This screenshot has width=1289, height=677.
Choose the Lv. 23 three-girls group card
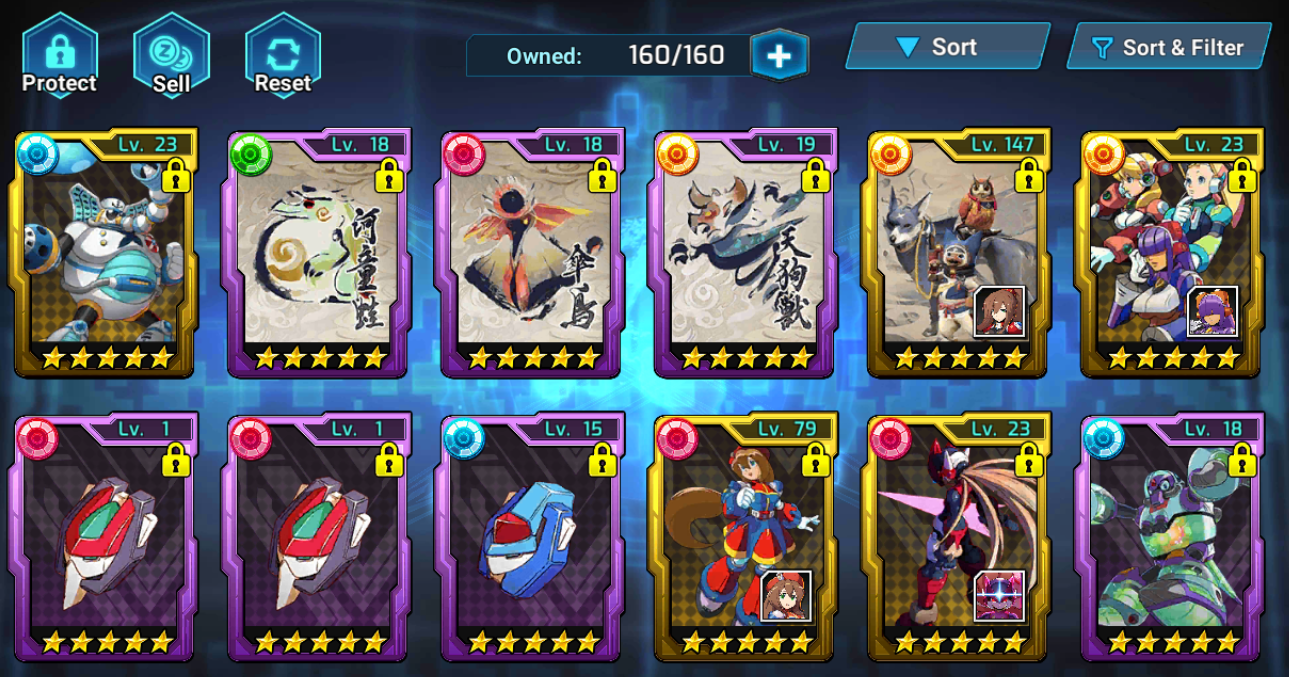(x=1170, y=255)
